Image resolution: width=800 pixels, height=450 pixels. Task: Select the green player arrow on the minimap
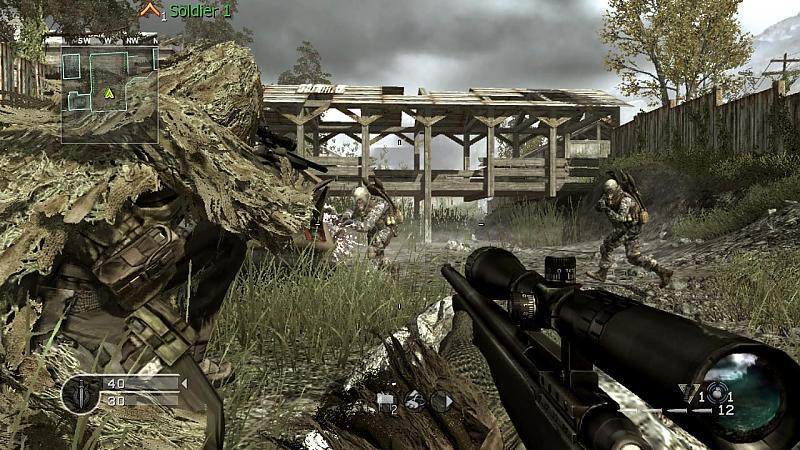tap(108, 93)
